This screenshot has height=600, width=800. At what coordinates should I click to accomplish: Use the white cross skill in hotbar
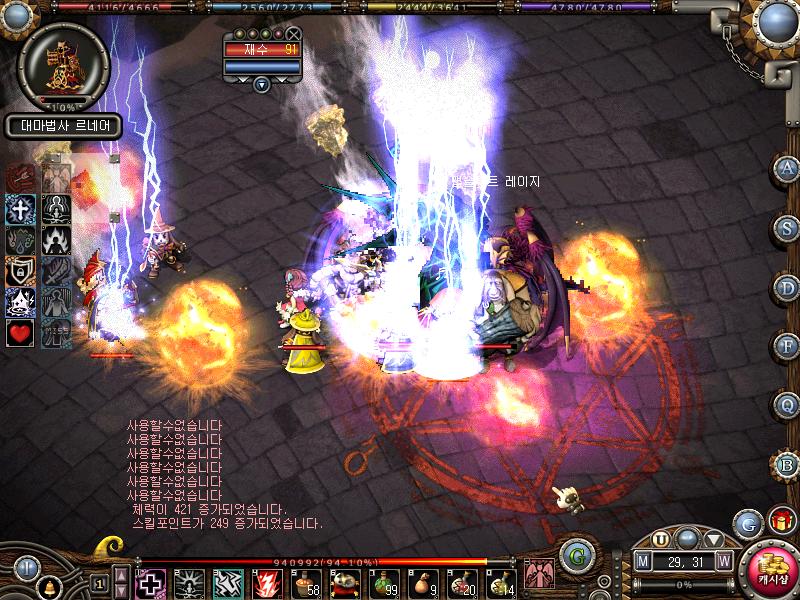(x=151, y=583)
